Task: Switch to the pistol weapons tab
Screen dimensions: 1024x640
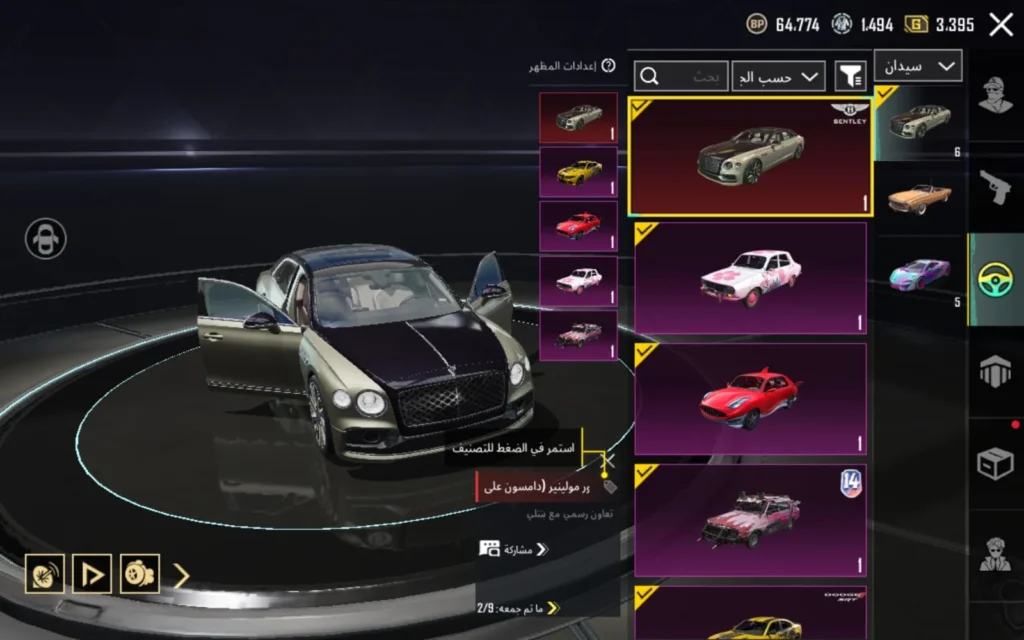Action: coord(995,185)
